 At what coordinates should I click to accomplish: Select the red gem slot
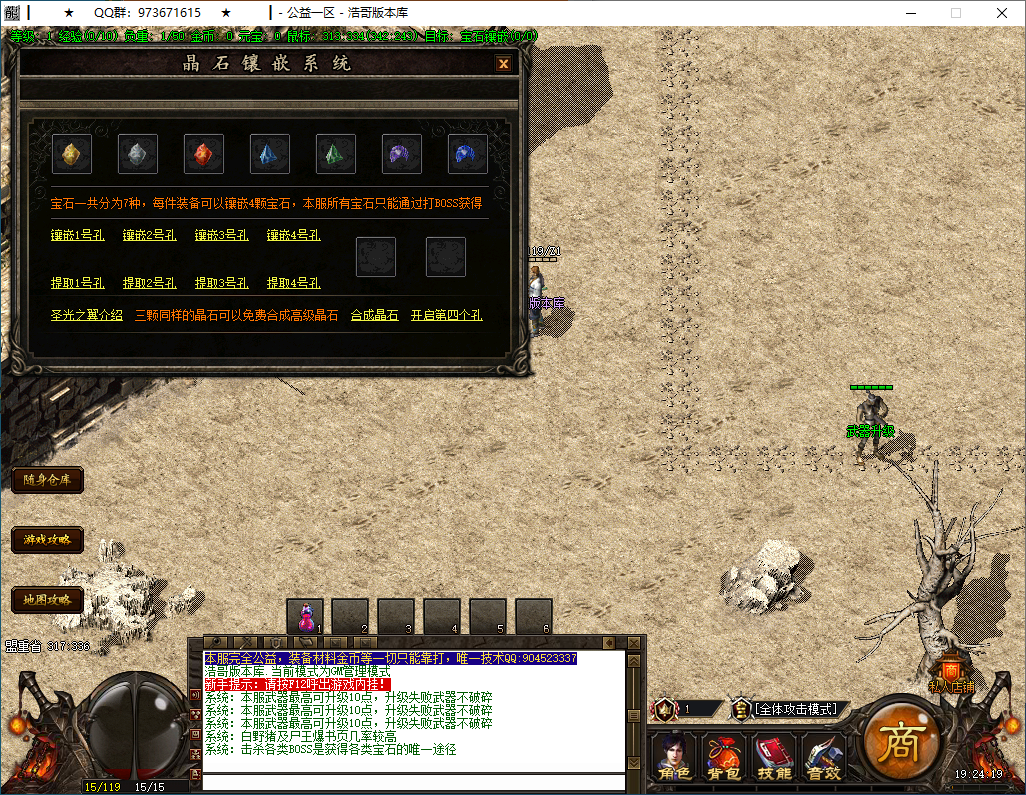click(x=204, y=154)
